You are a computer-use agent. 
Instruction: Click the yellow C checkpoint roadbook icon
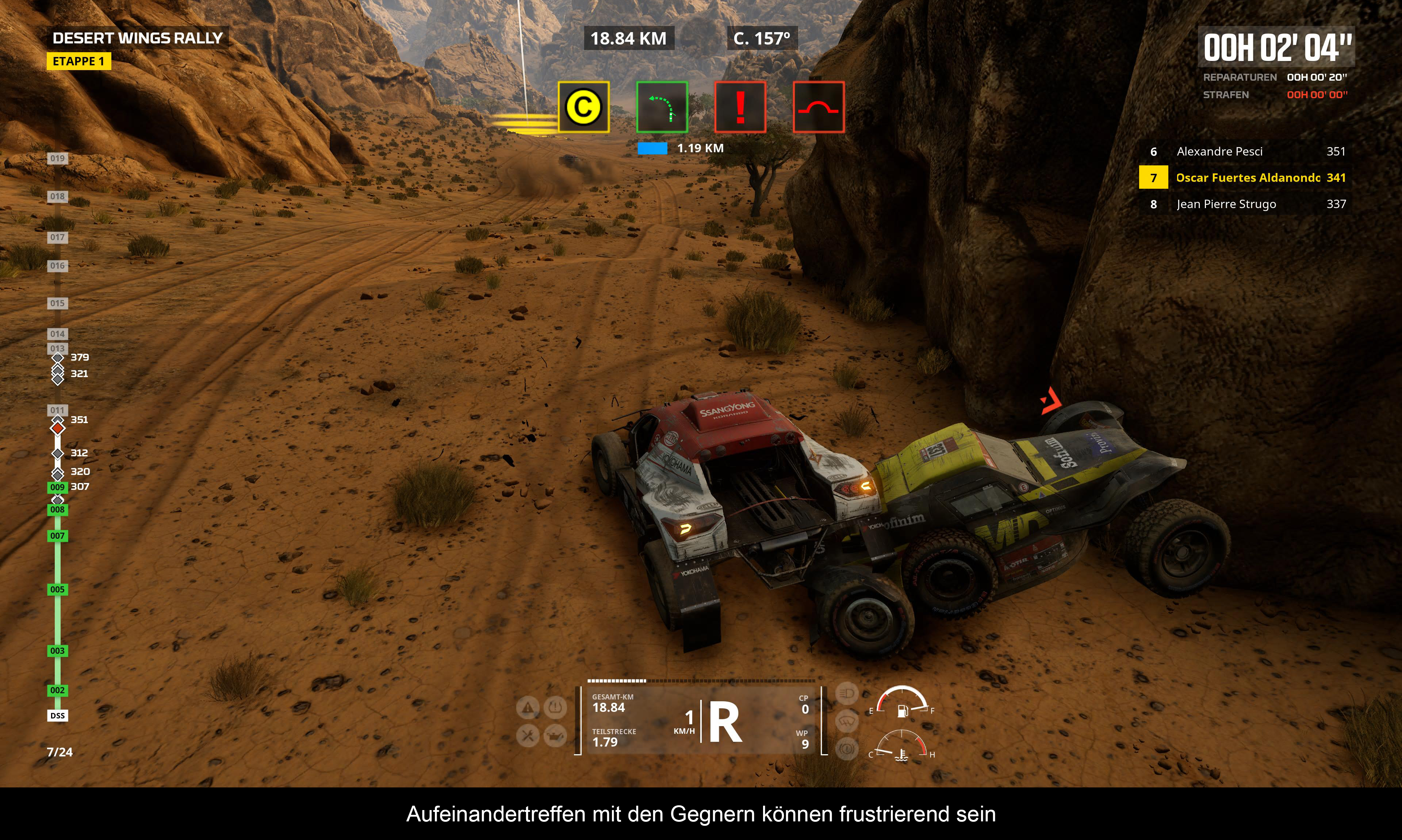pos(583,107)
